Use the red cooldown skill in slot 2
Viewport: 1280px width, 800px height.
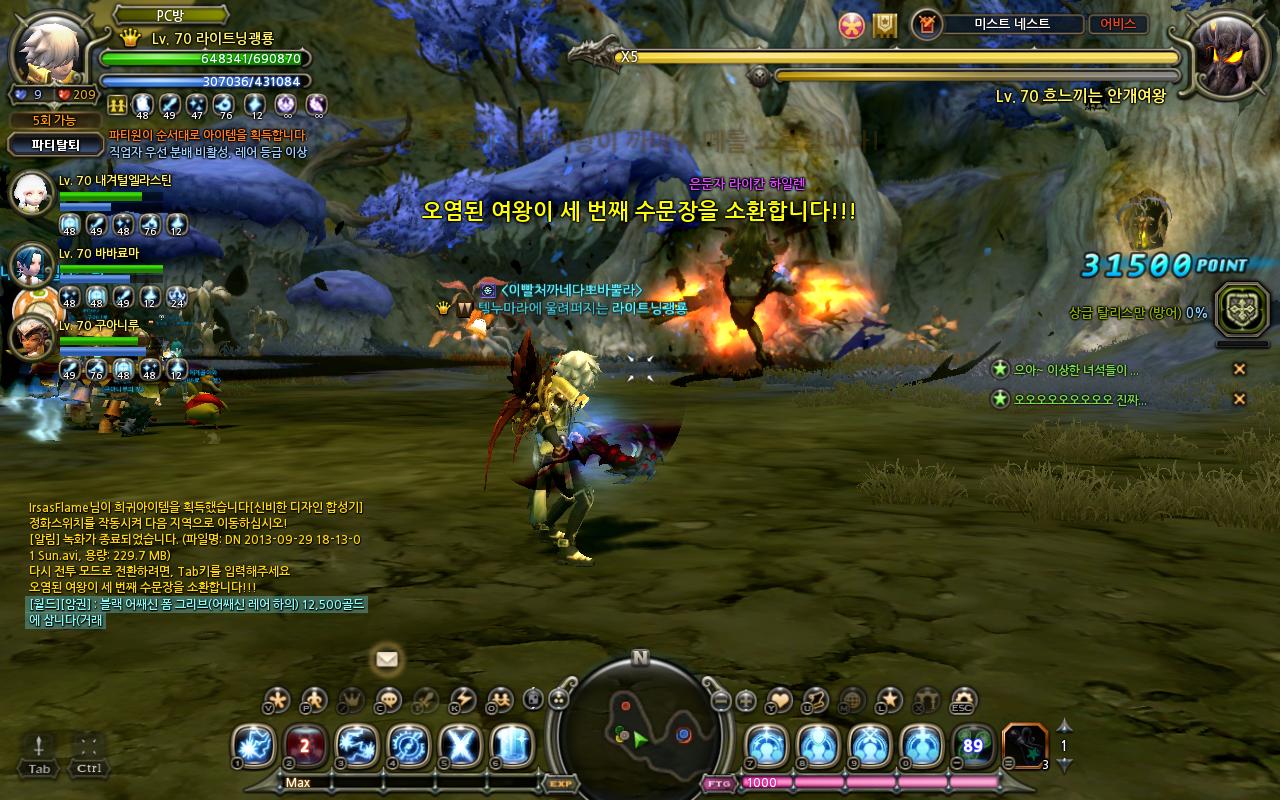[x=306, y=746]
